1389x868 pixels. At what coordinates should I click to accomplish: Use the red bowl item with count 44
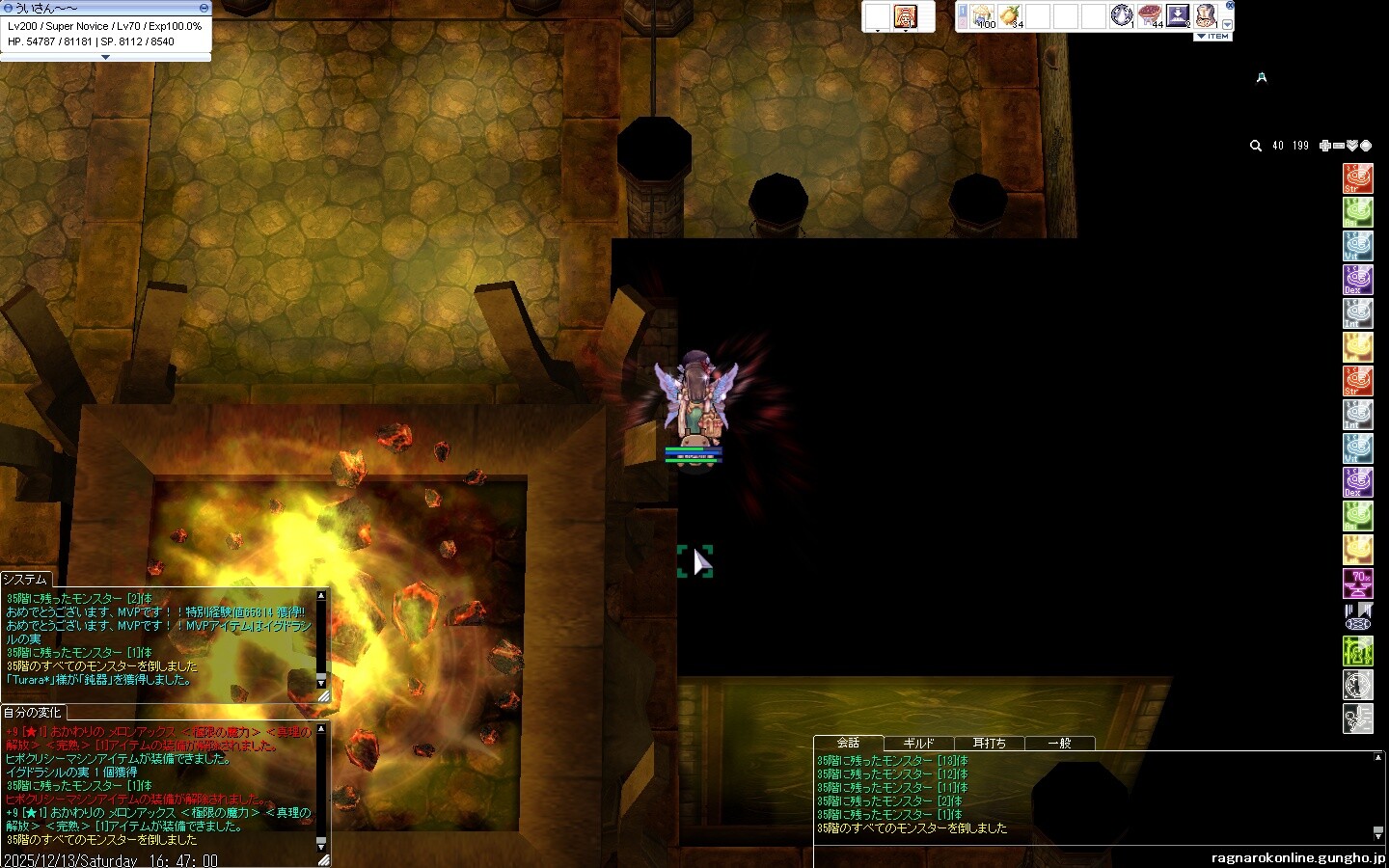point(1150,15)
